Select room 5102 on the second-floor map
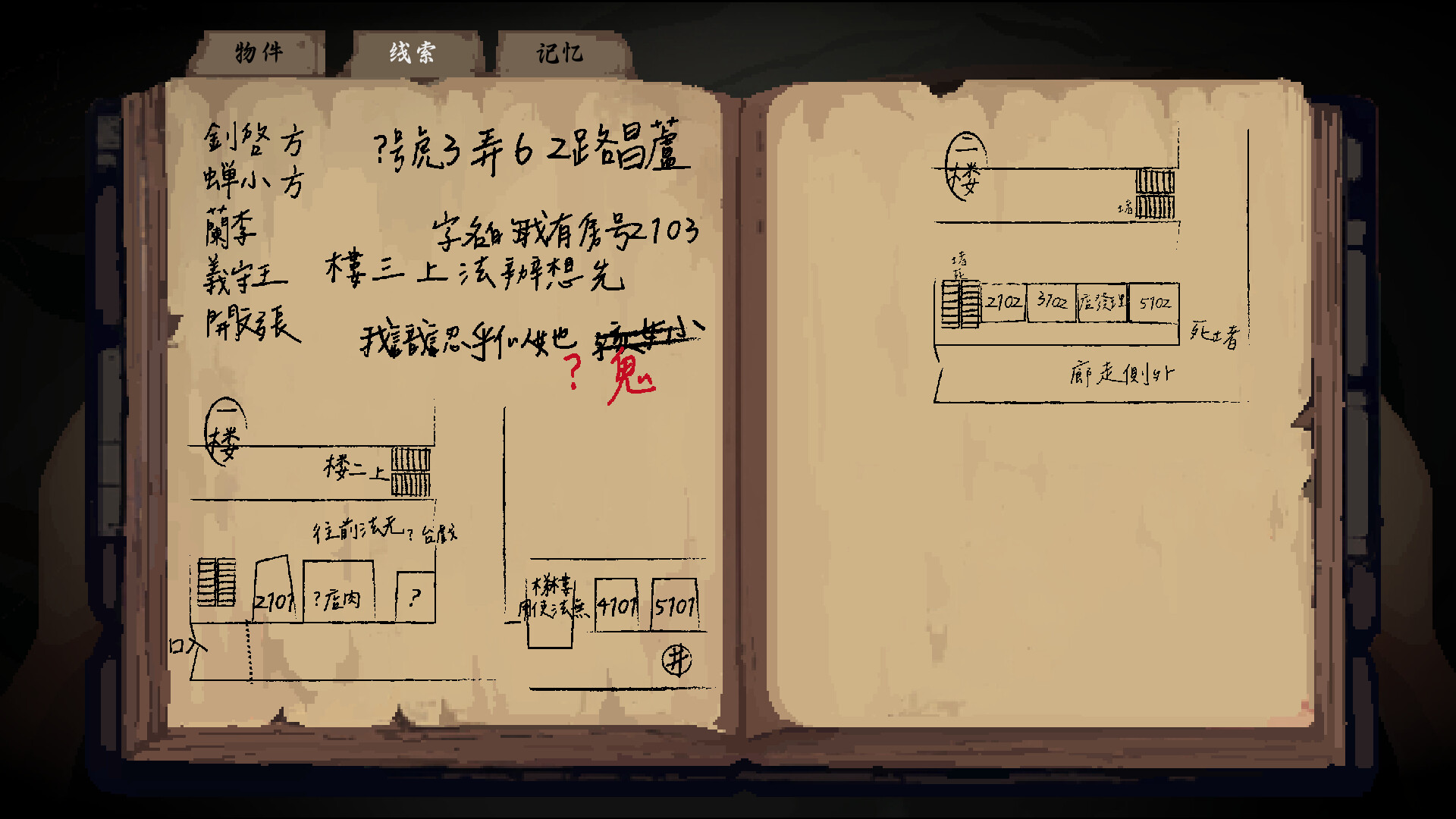This screenshot has width=1456, height=819. pyautogui.click(x=1153, y=303)
